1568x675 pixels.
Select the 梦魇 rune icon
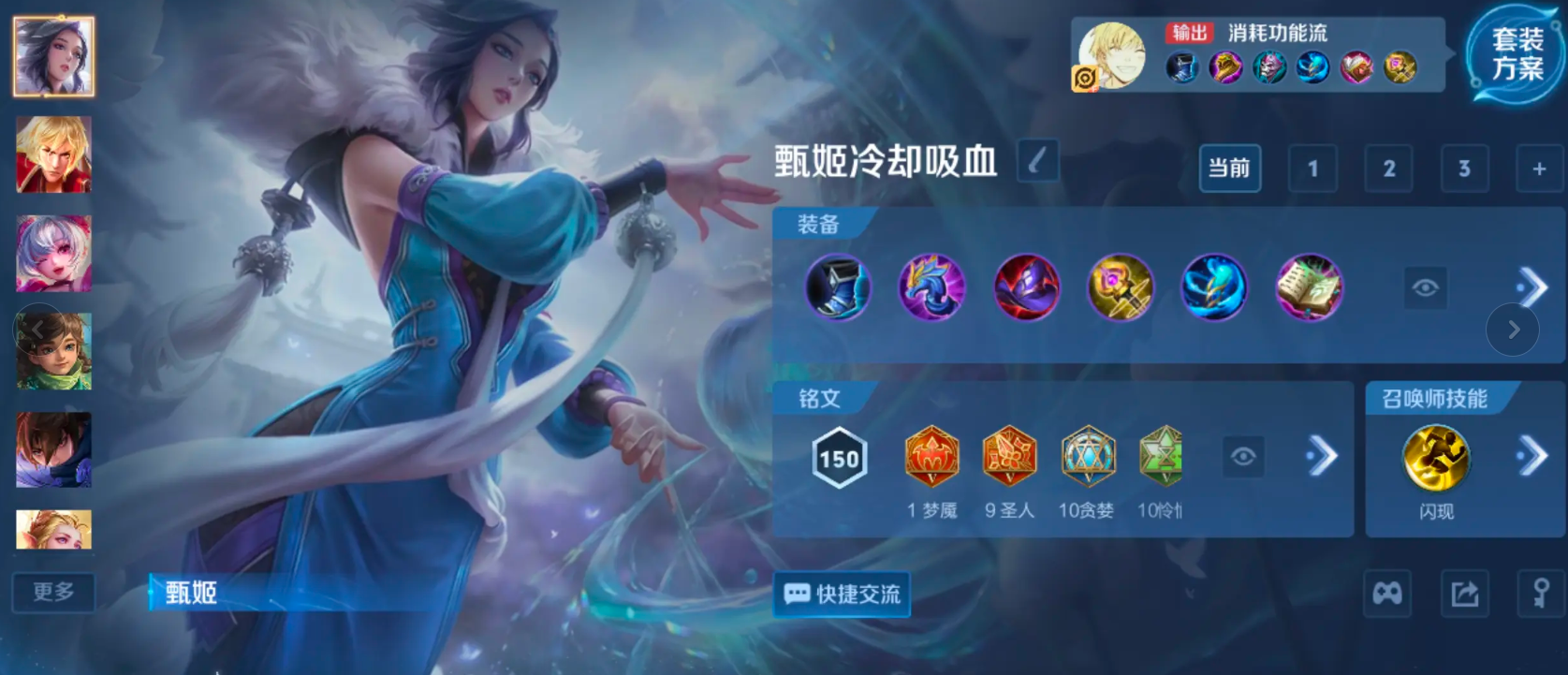coord(931,457)
